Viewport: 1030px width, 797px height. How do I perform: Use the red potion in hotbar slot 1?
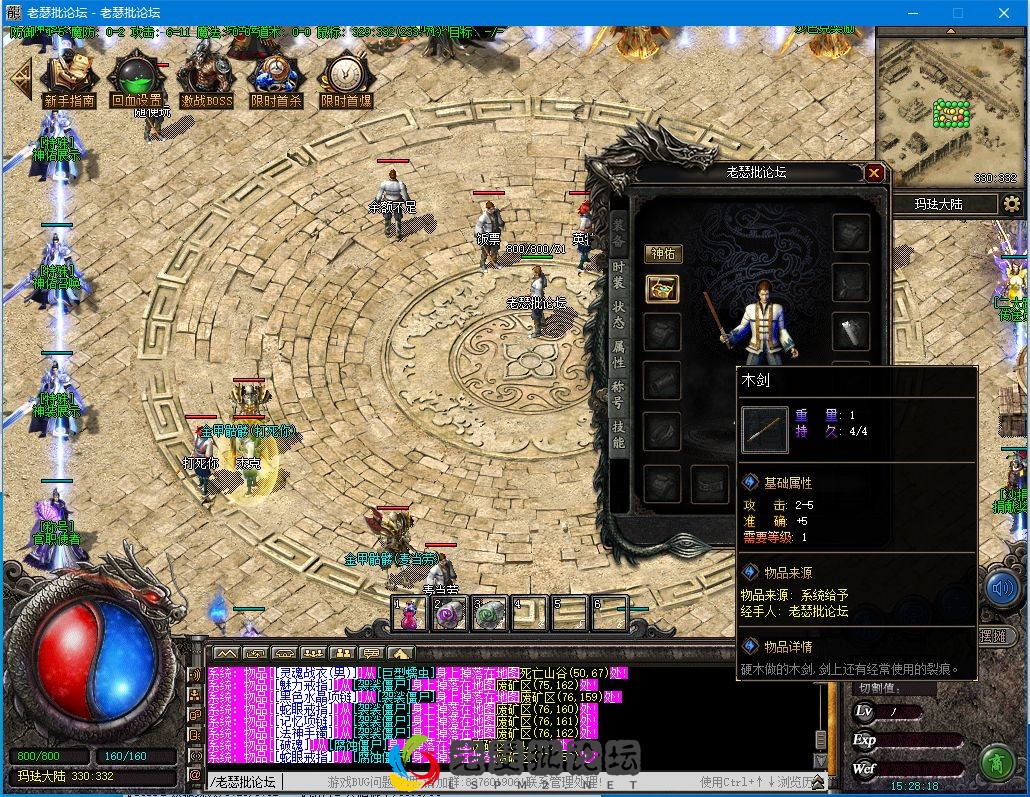click(x=411, y=613)
